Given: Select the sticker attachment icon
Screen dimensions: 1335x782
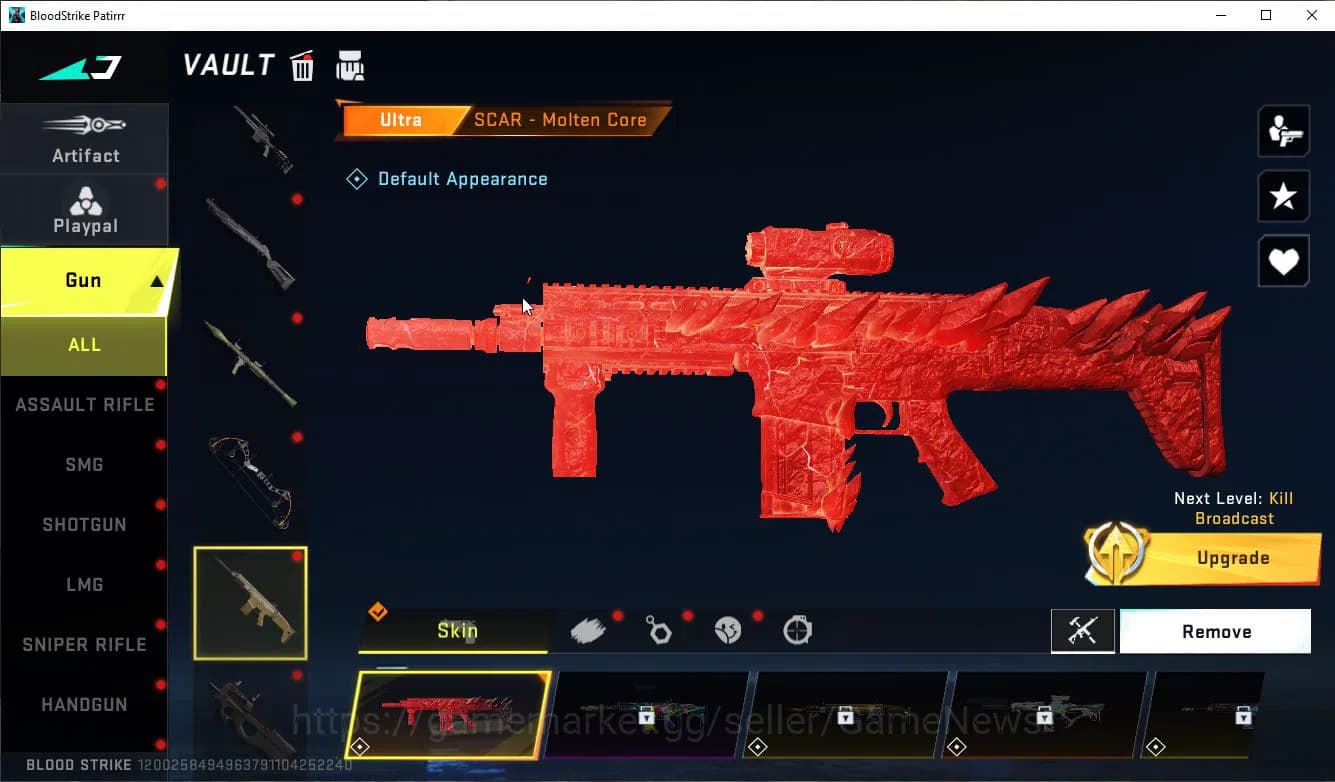Looking at the screenshot, I should [x=727, y=630].
